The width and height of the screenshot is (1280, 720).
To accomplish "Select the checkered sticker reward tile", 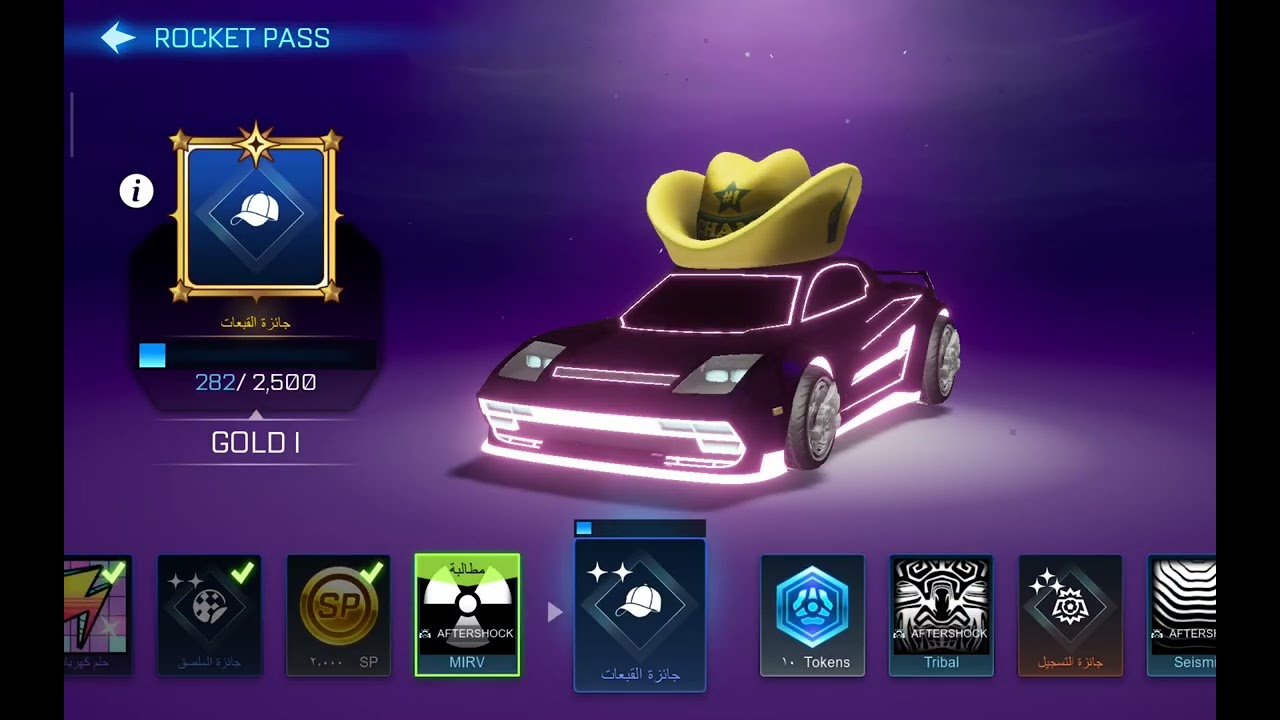I will click(209, 614).
